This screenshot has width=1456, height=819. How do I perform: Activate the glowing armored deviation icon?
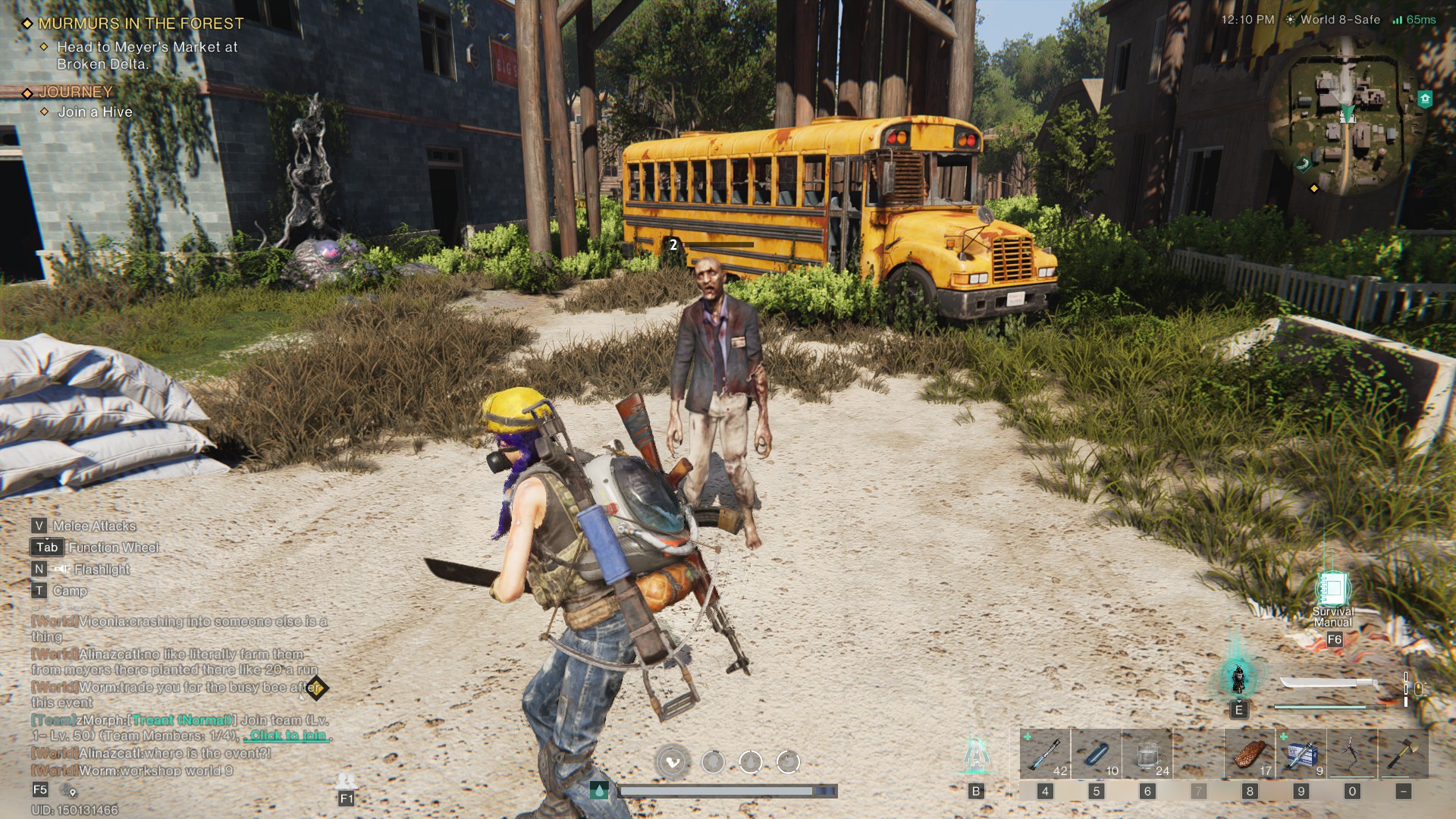click(x=1238, y=679)
